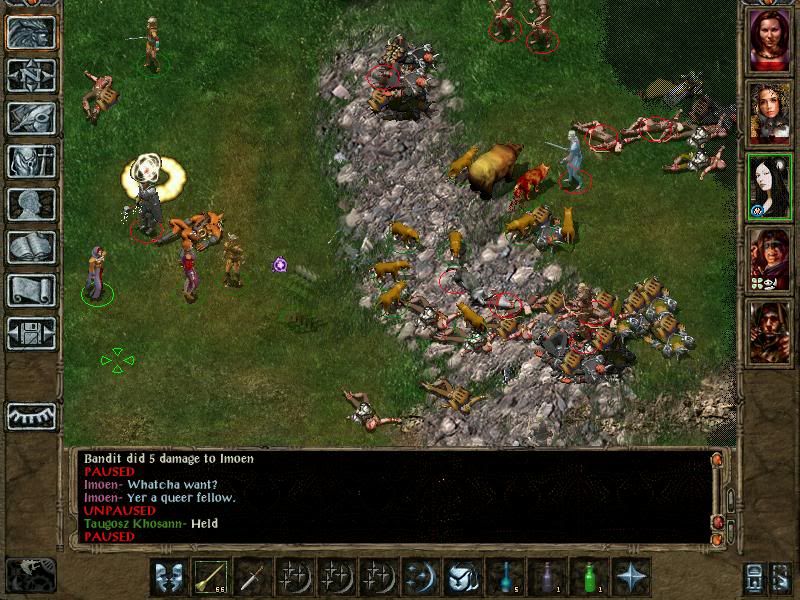800x600 pixels.
Task: Select the hooded man portrait
Action: click(770, 330)
